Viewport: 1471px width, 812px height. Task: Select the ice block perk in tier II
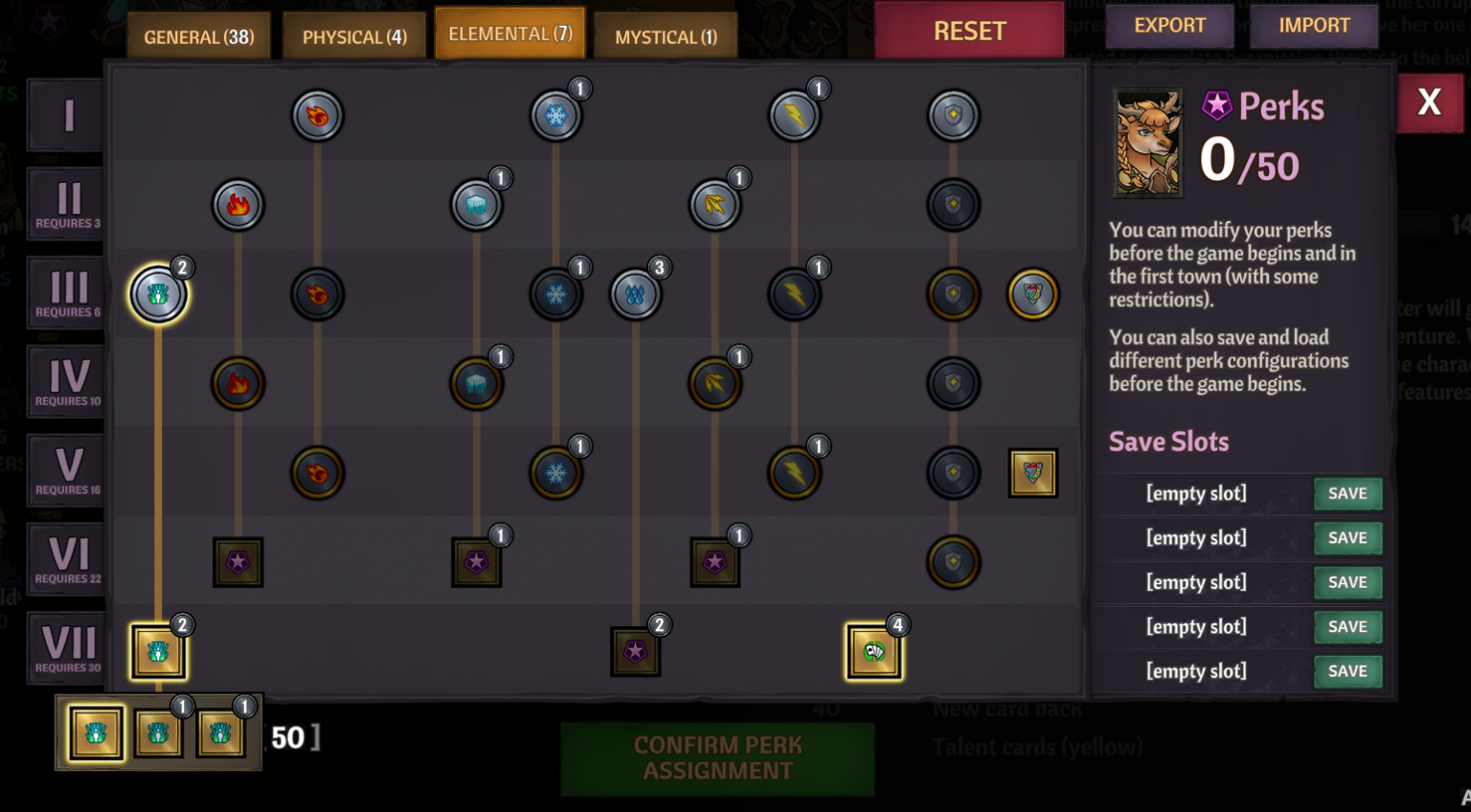point(476,203)
